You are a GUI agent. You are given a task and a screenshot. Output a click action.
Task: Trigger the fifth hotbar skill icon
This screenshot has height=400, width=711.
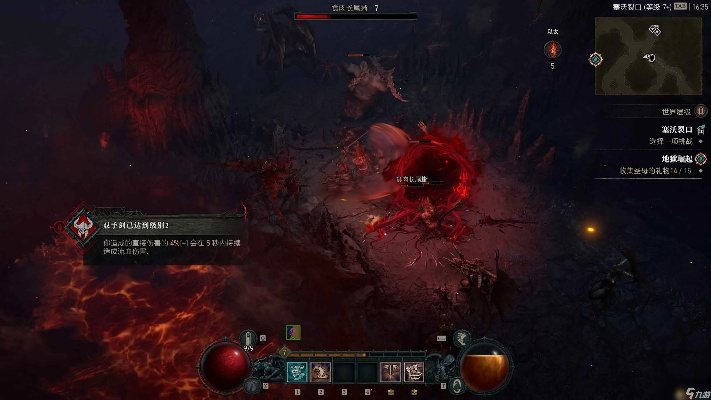(391, 372)
